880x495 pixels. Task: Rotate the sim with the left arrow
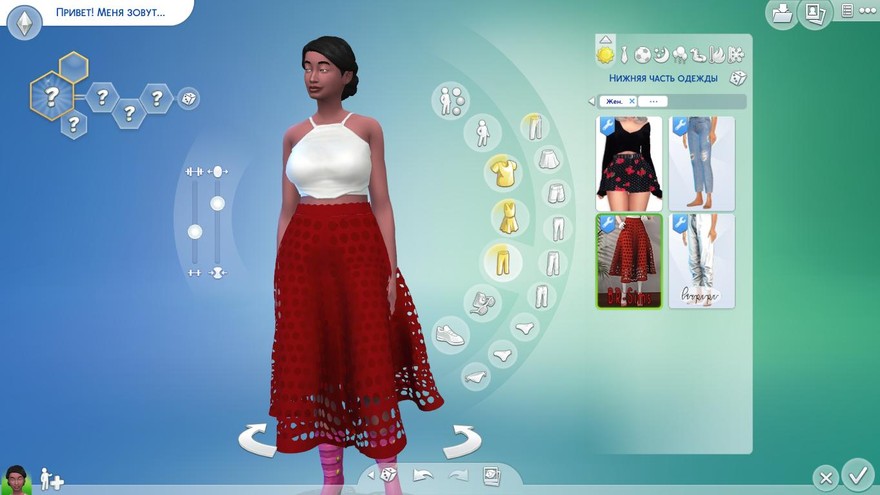(x=257, y=440)
